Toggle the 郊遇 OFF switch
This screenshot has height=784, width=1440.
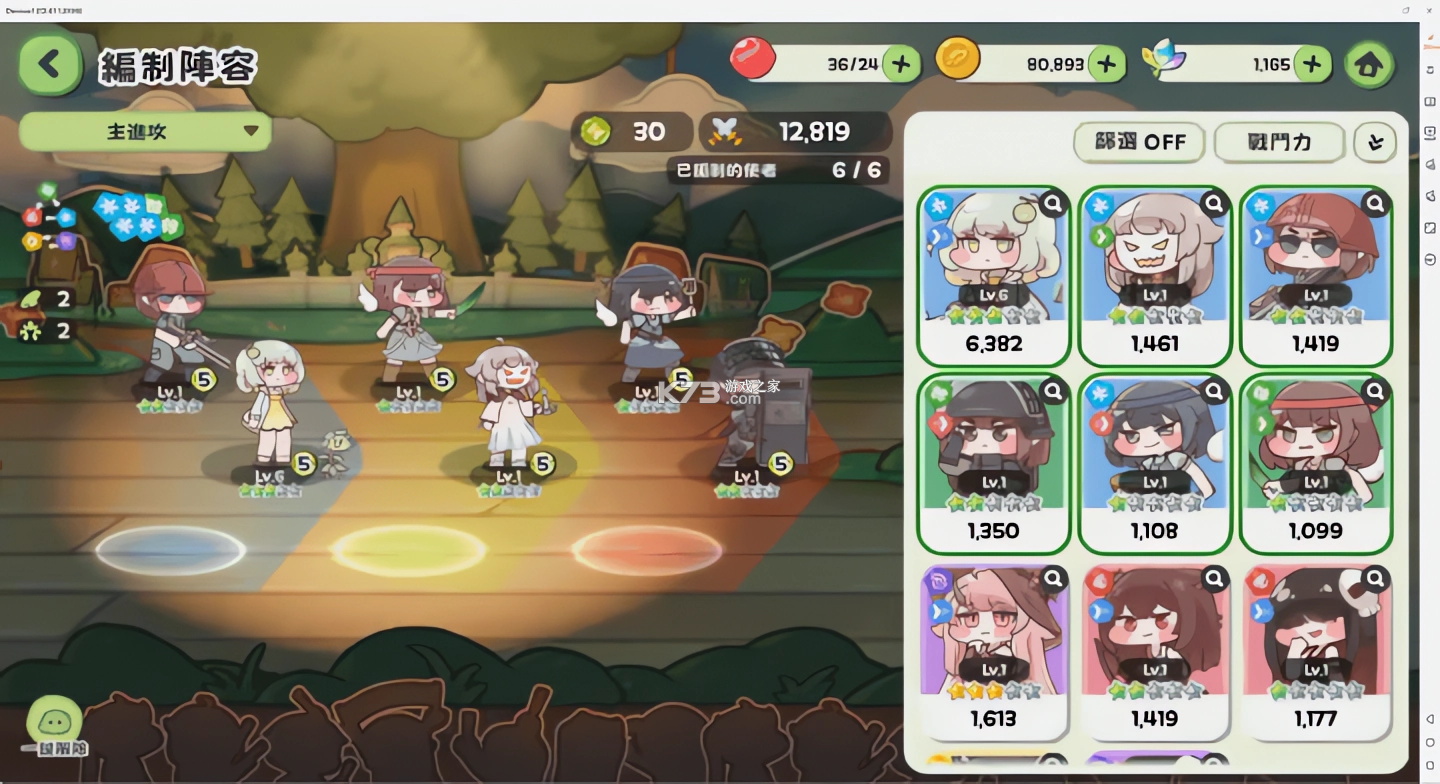(1139, 142)
